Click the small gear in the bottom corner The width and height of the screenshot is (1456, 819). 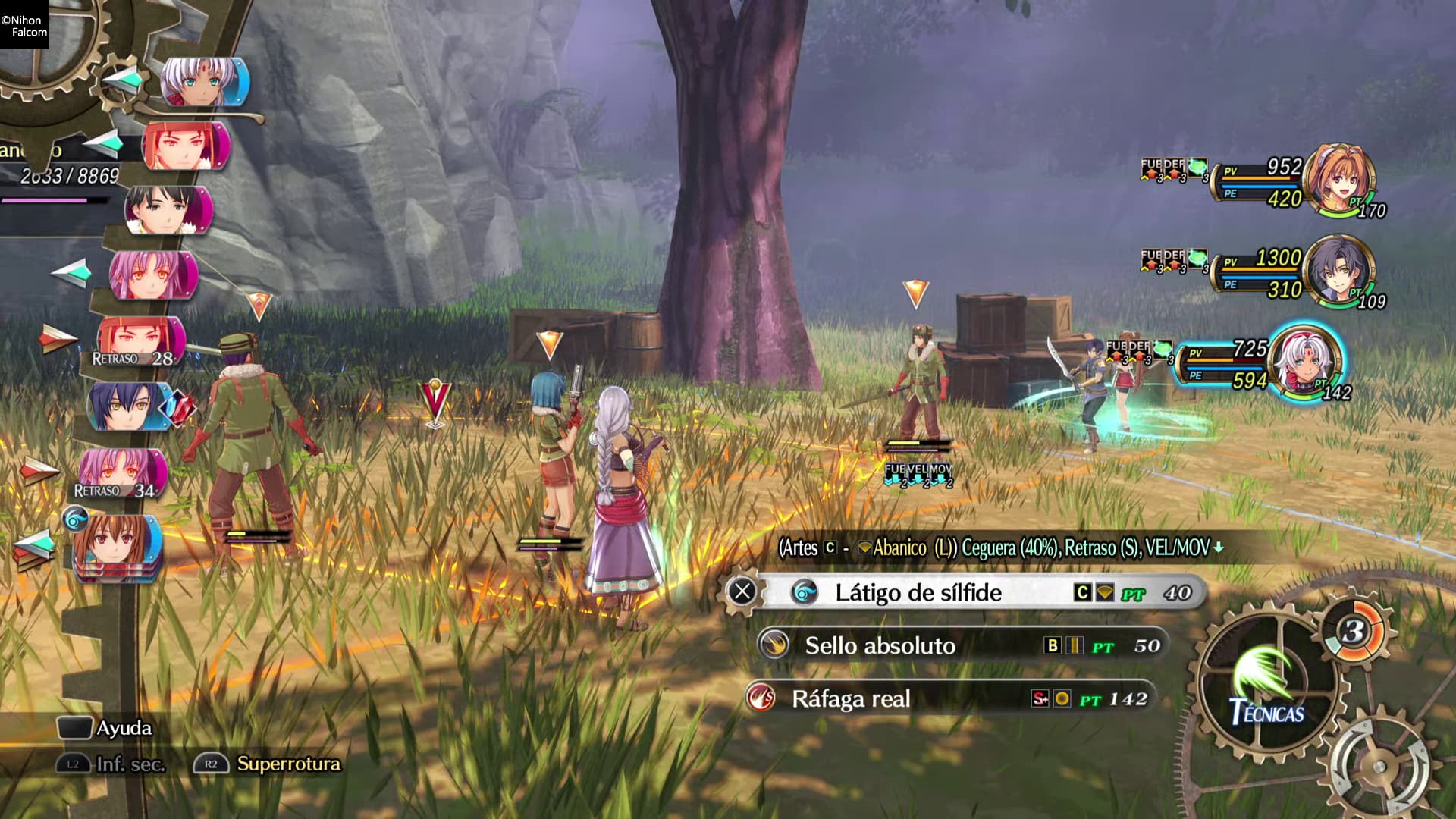[1379, 766]
